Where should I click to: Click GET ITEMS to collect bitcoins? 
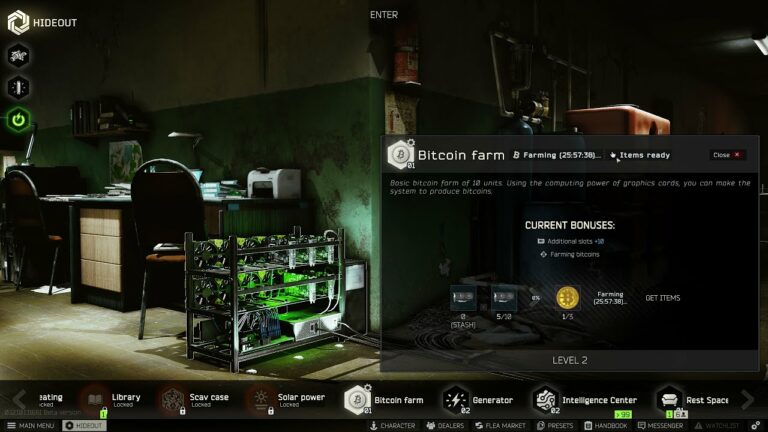[663, 298]
